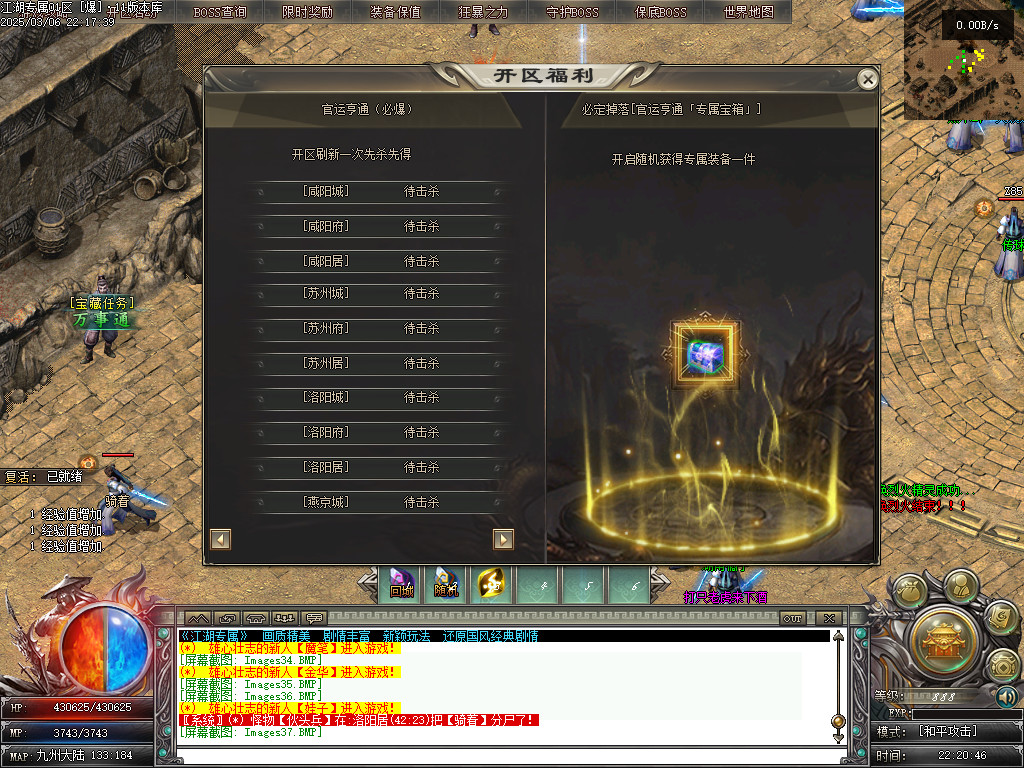Close the chat panel with X button
Image resolution: width=1024 pixels, height=768 pixels.
tap(828, 618)
